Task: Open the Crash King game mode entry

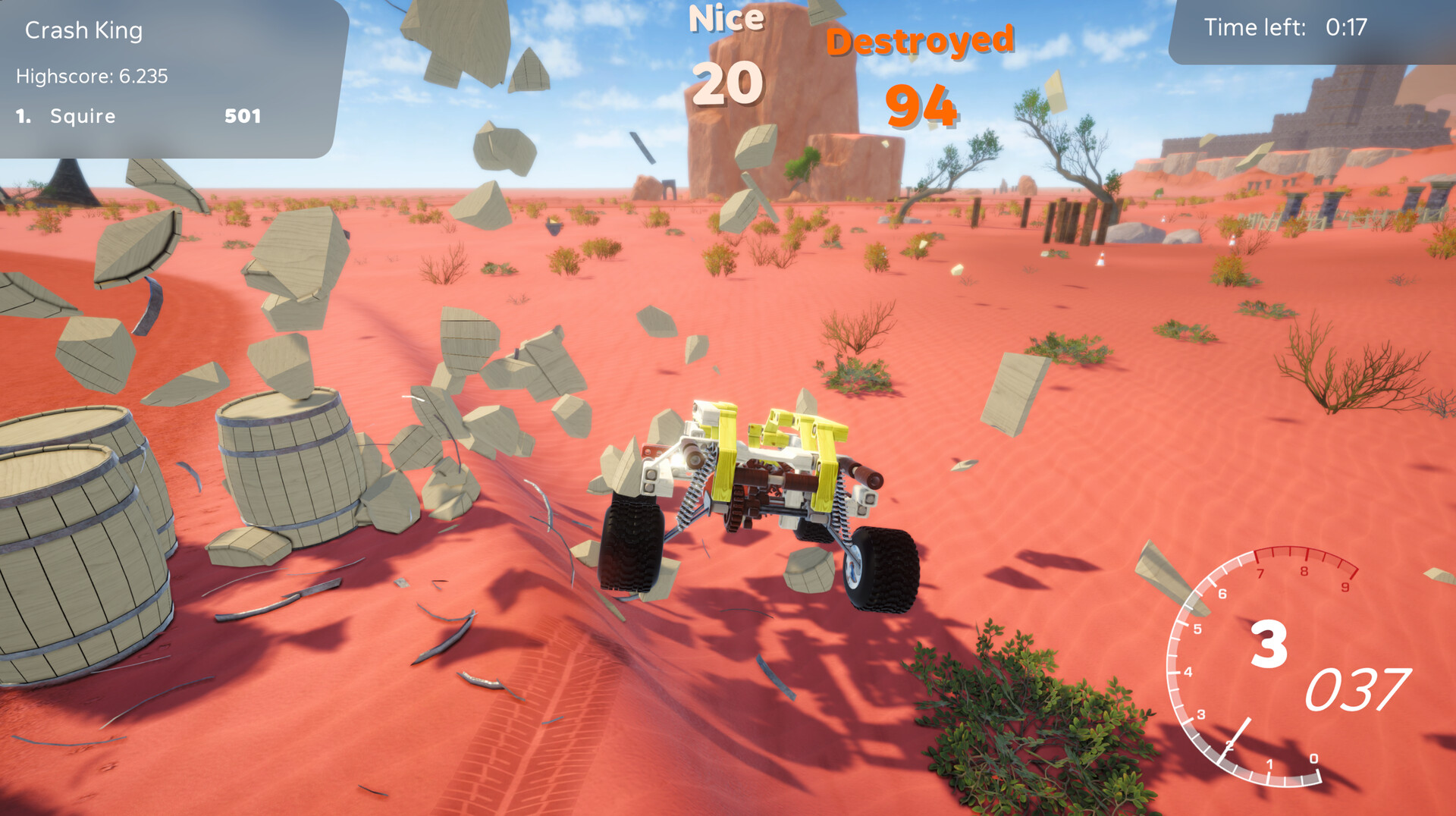Action: pyautogui.click(x=83, y=30)
